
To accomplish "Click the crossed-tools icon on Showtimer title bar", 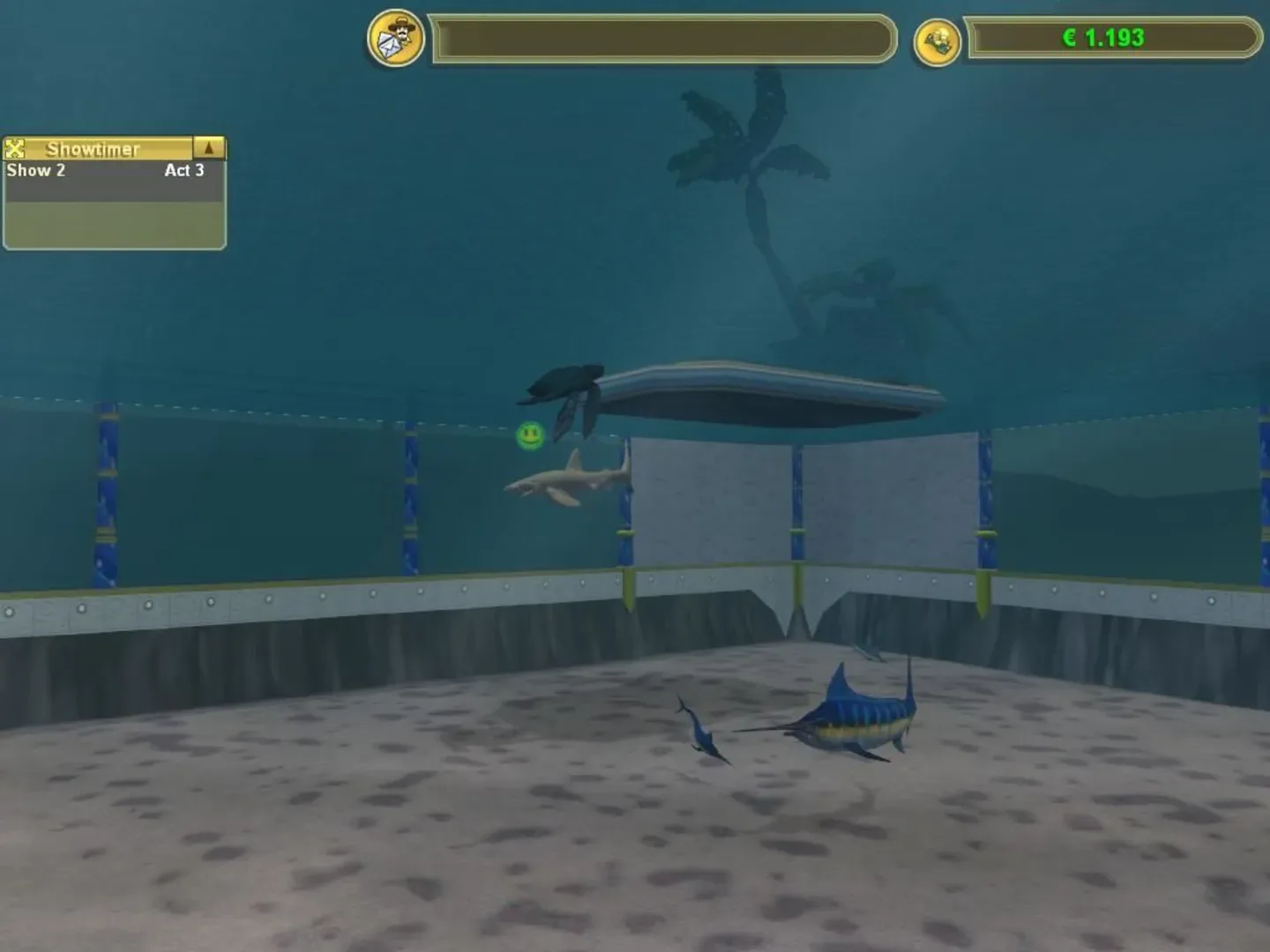I will coord(14,148).
